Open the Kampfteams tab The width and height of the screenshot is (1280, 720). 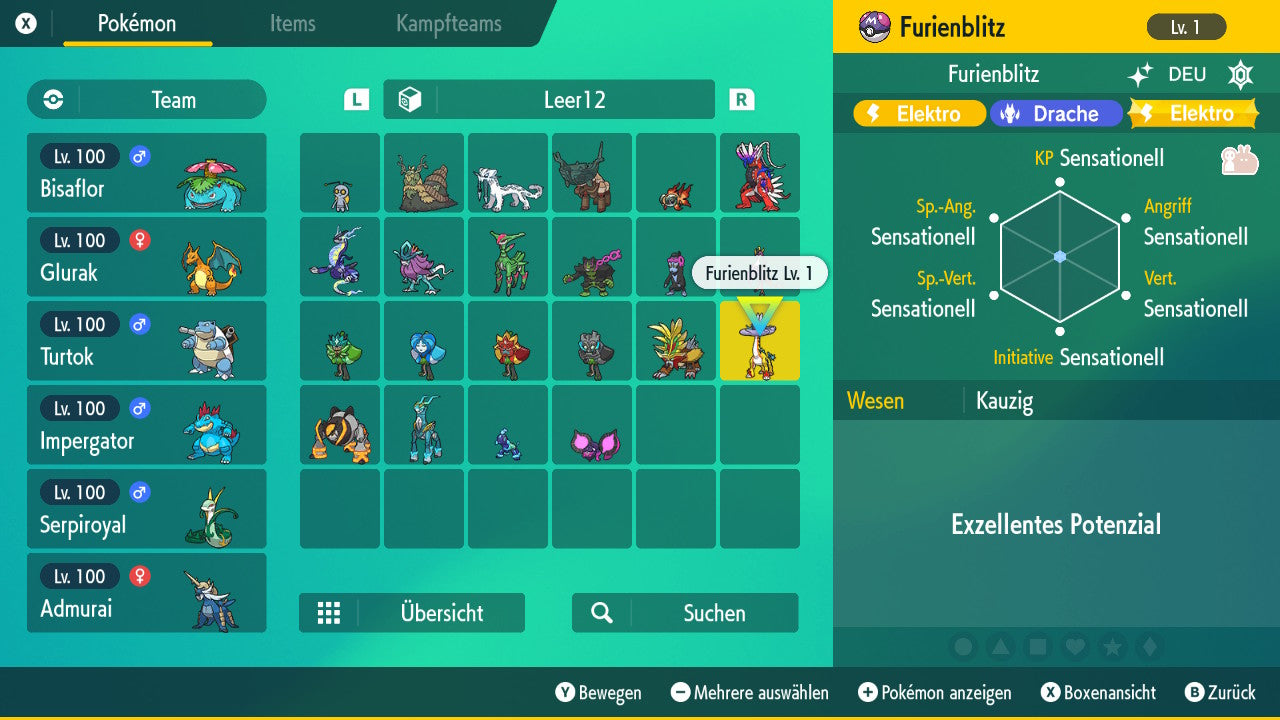coord(447,25)
